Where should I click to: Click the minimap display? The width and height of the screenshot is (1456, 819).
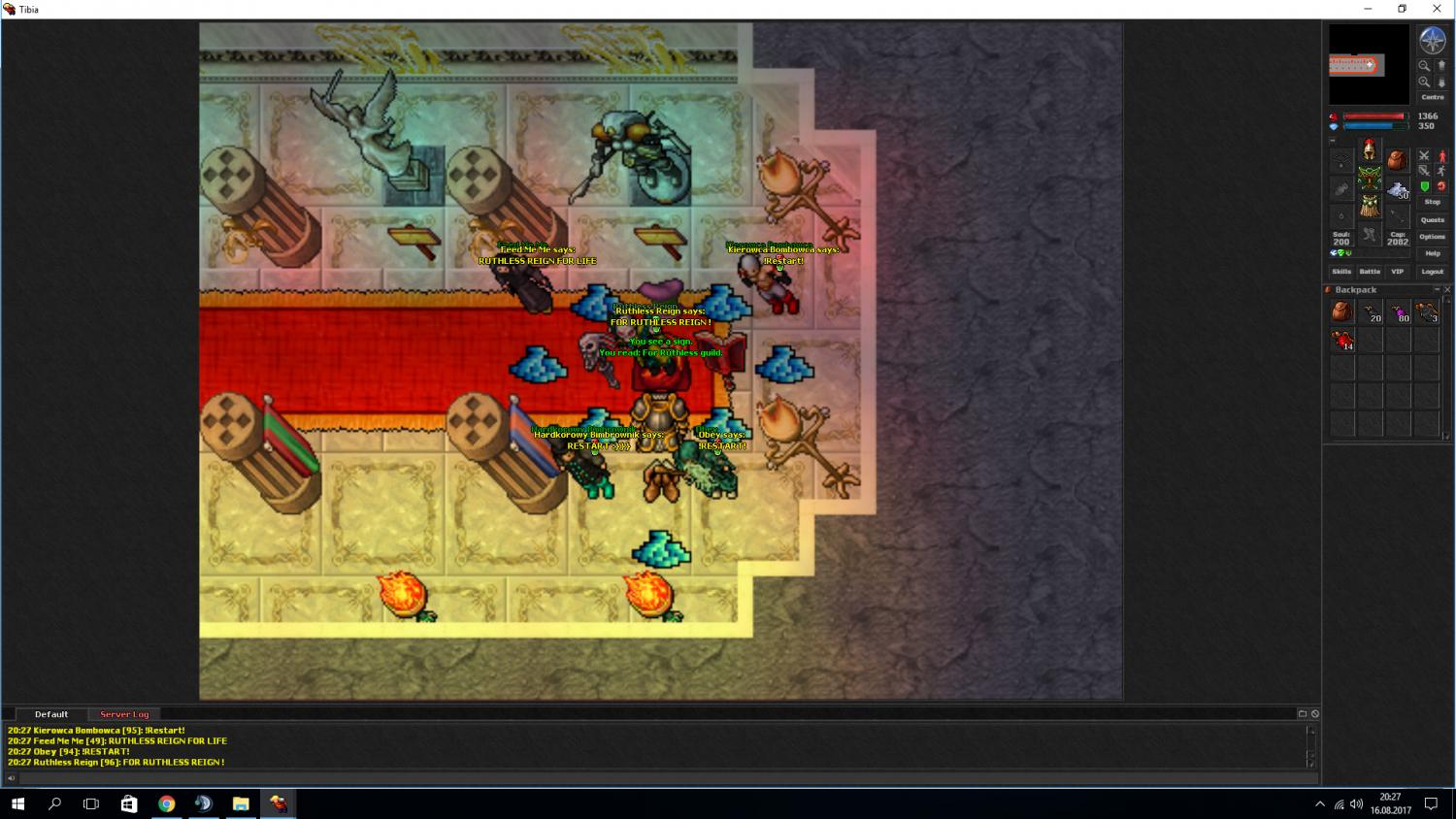point(1369,64)
